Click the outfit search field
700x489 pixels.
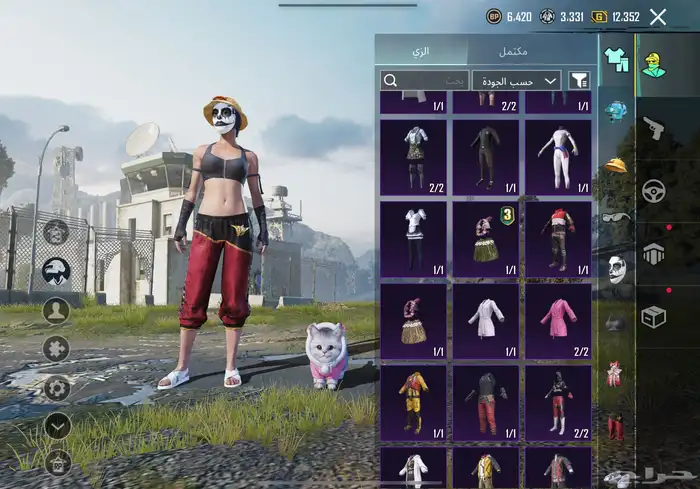pyautogui.click(x=424, y=80)
